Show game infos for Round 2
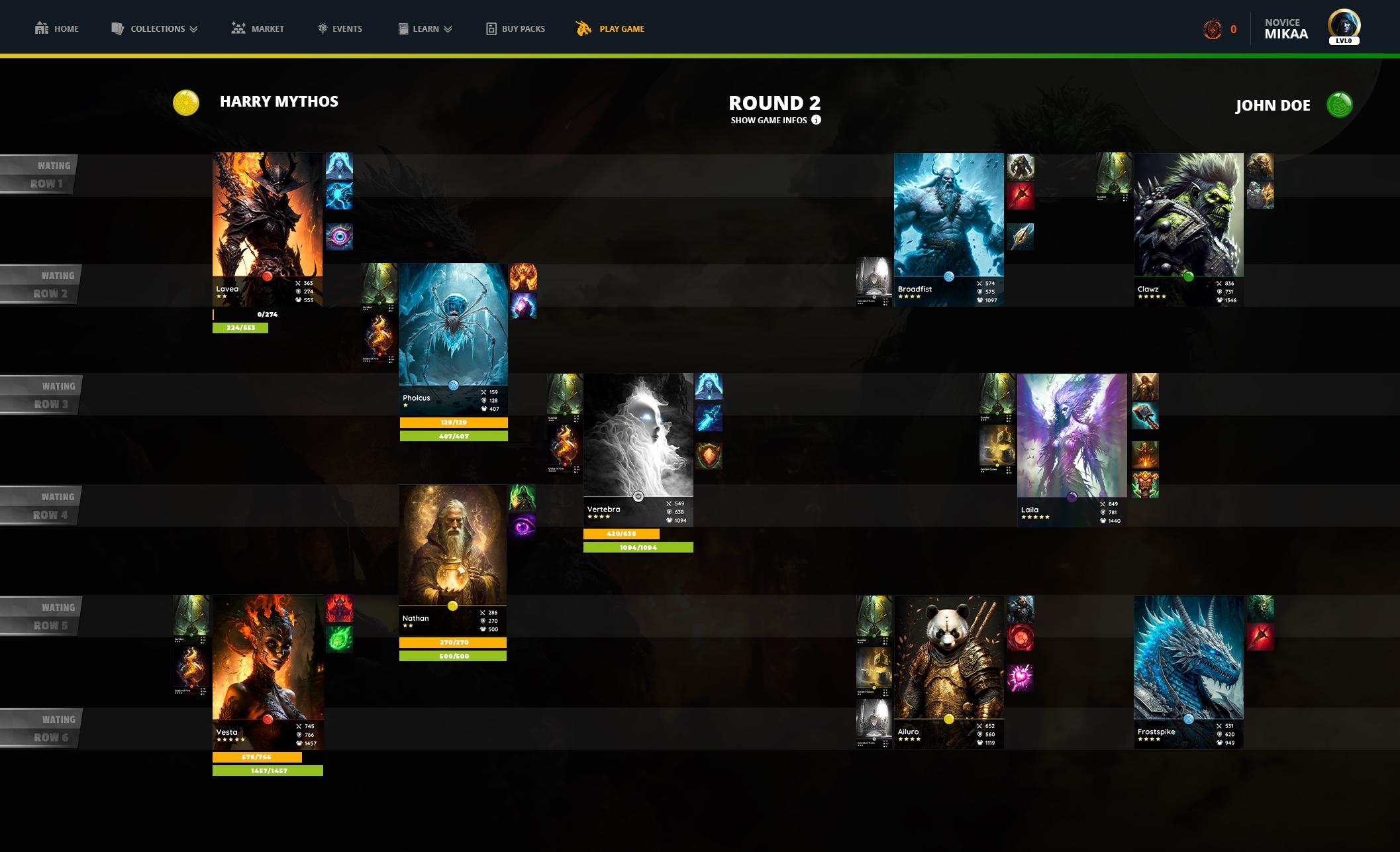Screen dimensions: 1400x852 (x=775, y=120)
